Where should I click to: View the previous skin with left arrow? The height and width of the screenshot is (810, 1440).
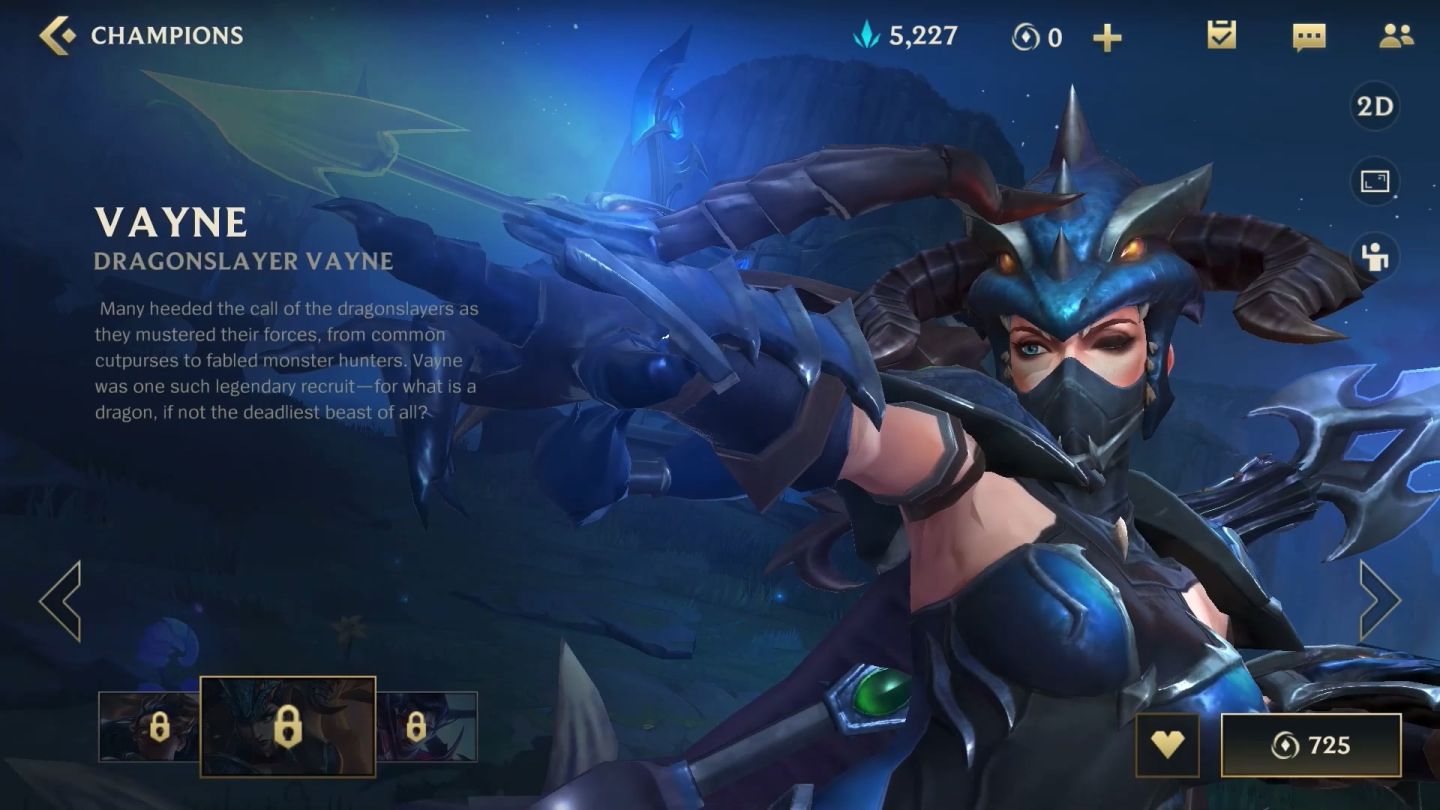[x=60, y=600]
